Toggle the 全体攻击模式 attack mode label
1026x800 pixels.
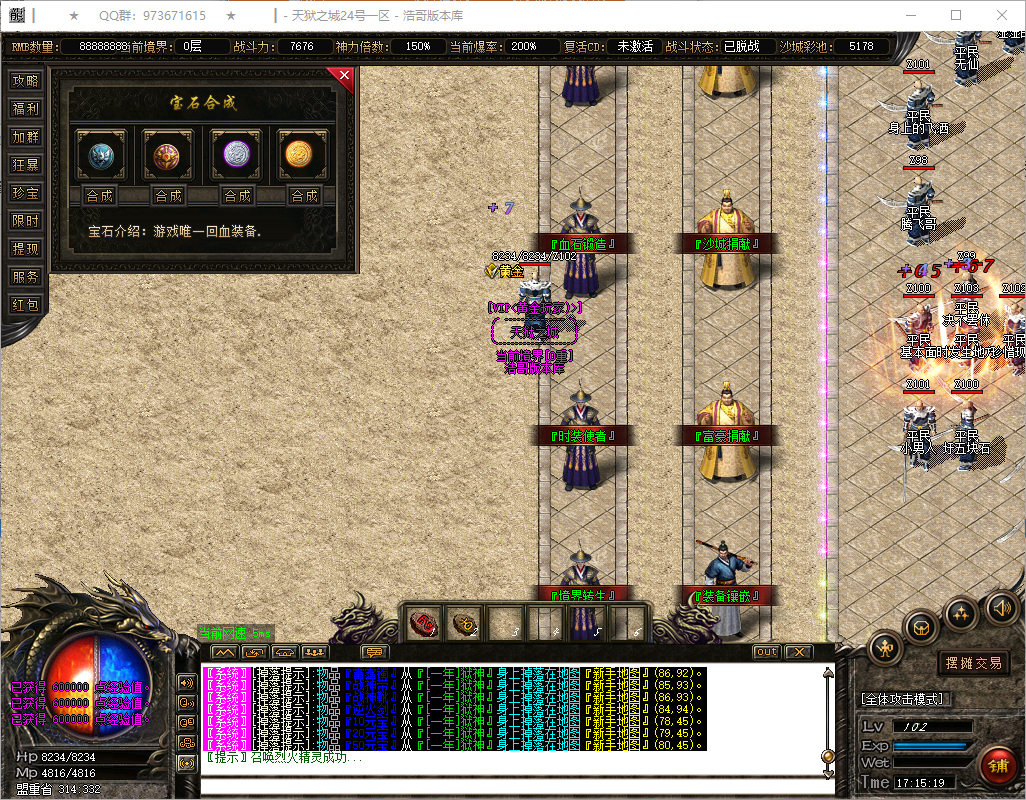point(906,698)
